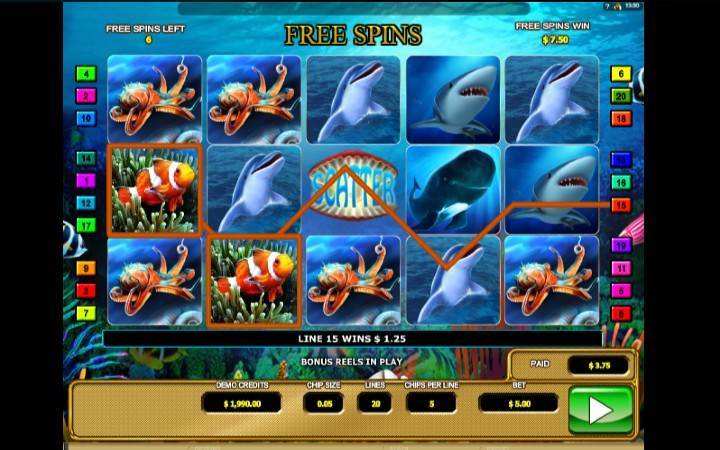Adjust the Chips Per Line box

click(432, 402)
